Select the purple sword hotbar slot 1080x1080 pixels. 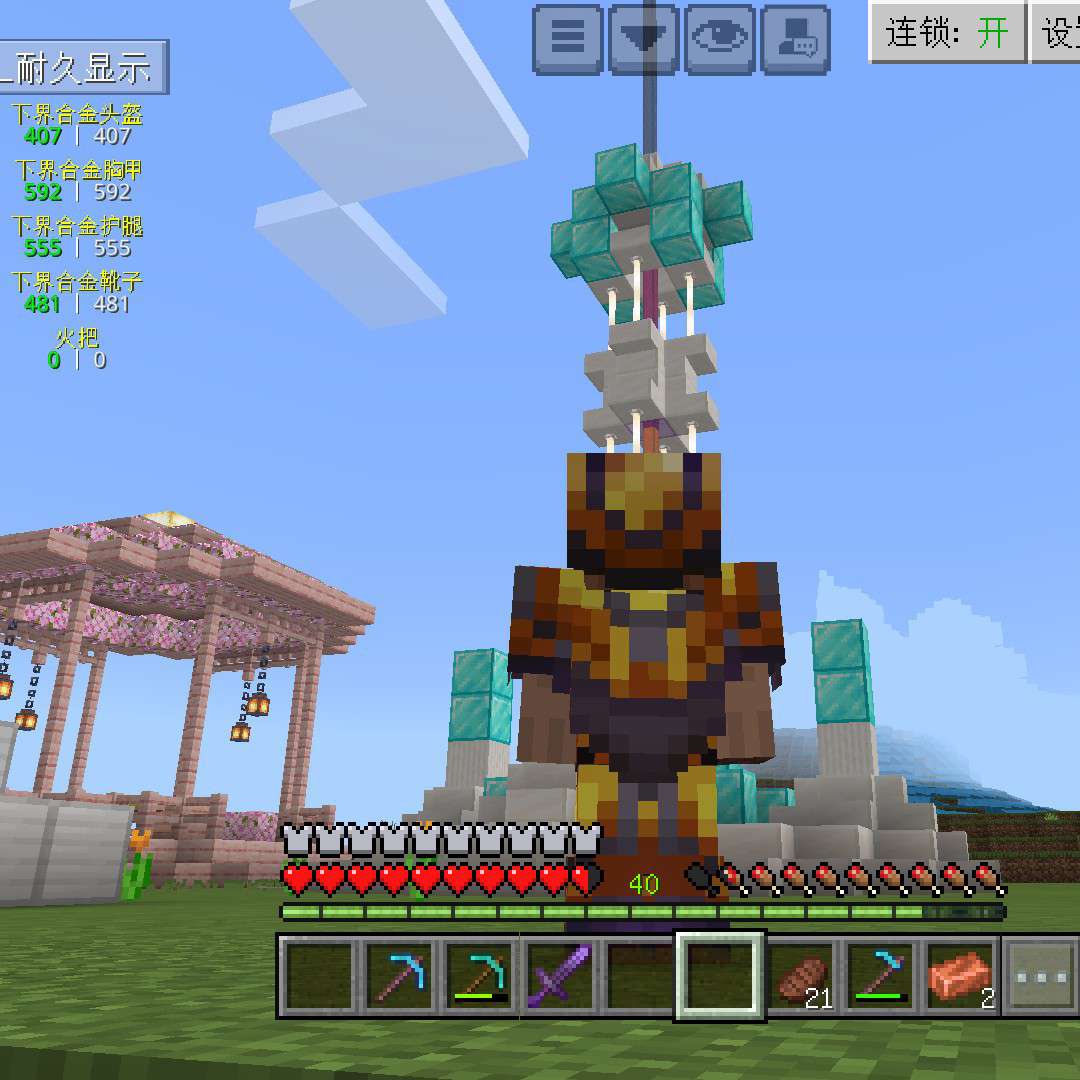pos(558,975)
